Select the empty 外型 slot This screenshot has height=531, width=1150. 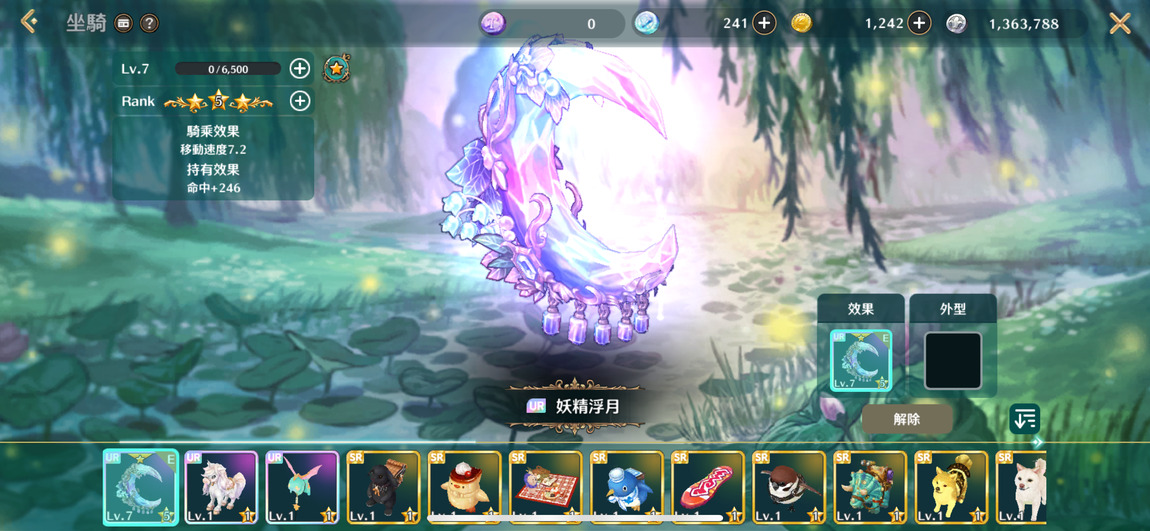952,360
